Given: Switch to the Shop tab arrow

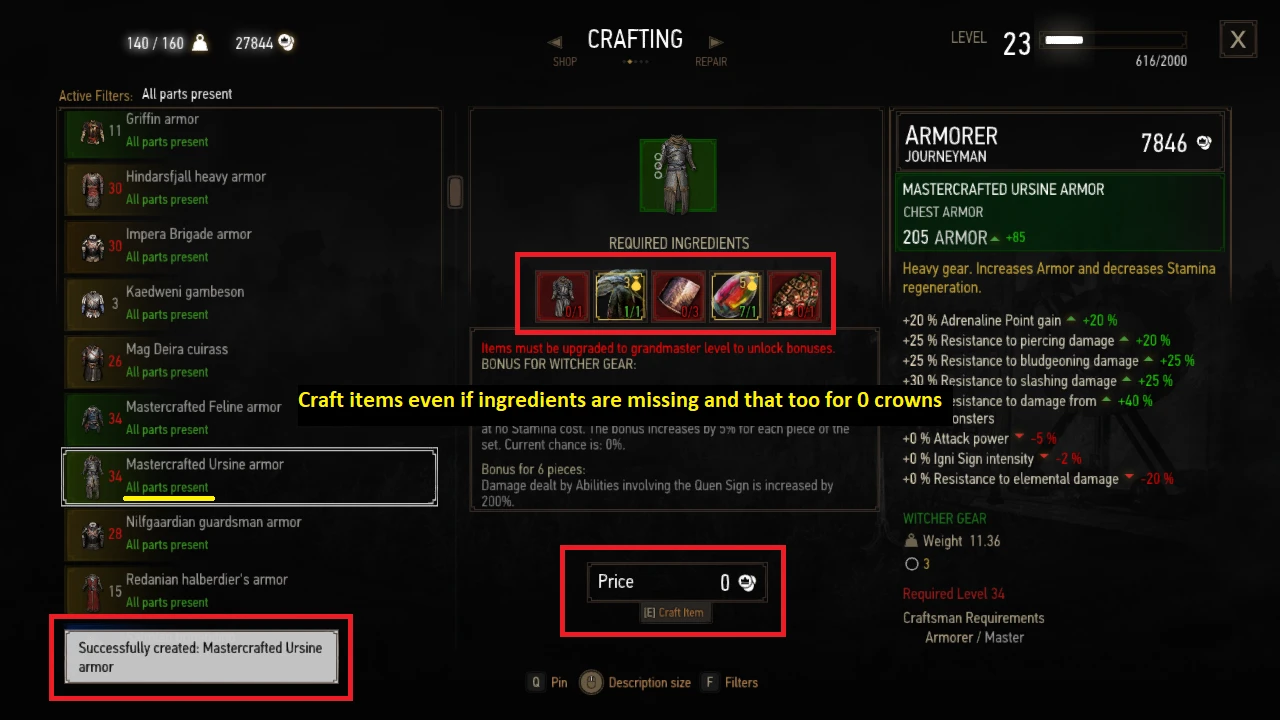Looking at the screenshot, I should click(x=555, y=42).
